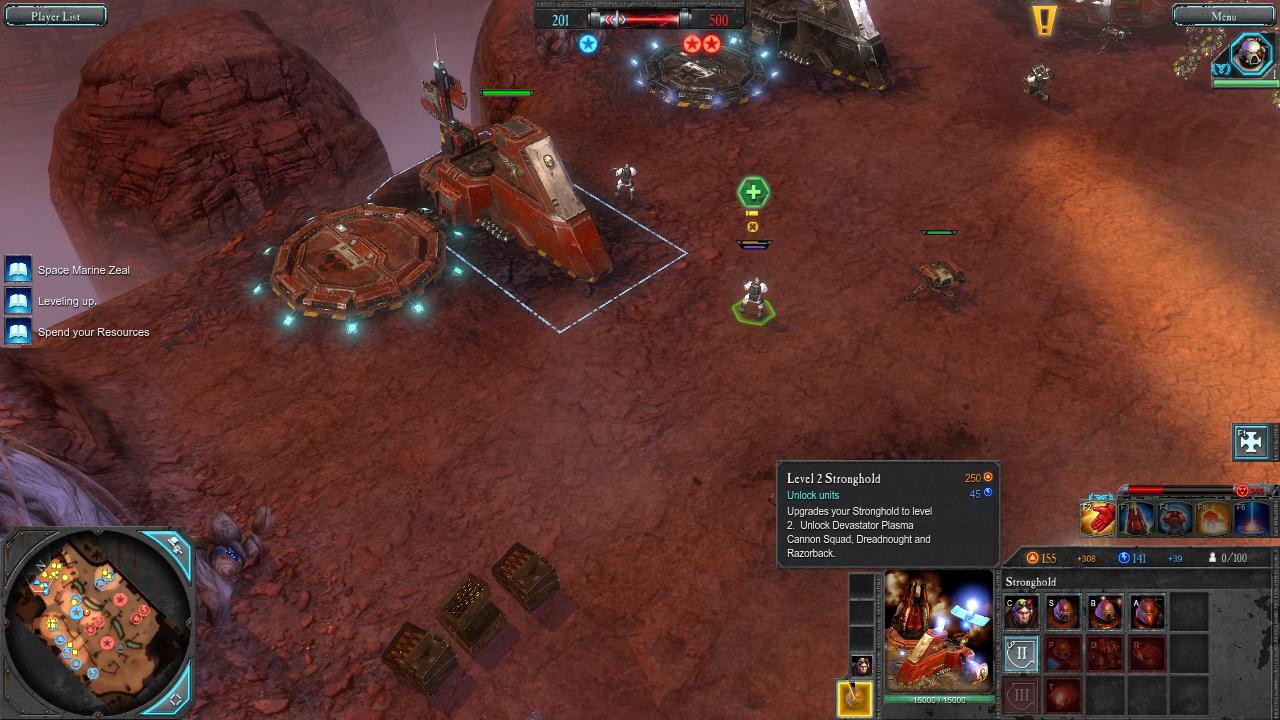Train the unit in the C production slot

click(1021, 612)
